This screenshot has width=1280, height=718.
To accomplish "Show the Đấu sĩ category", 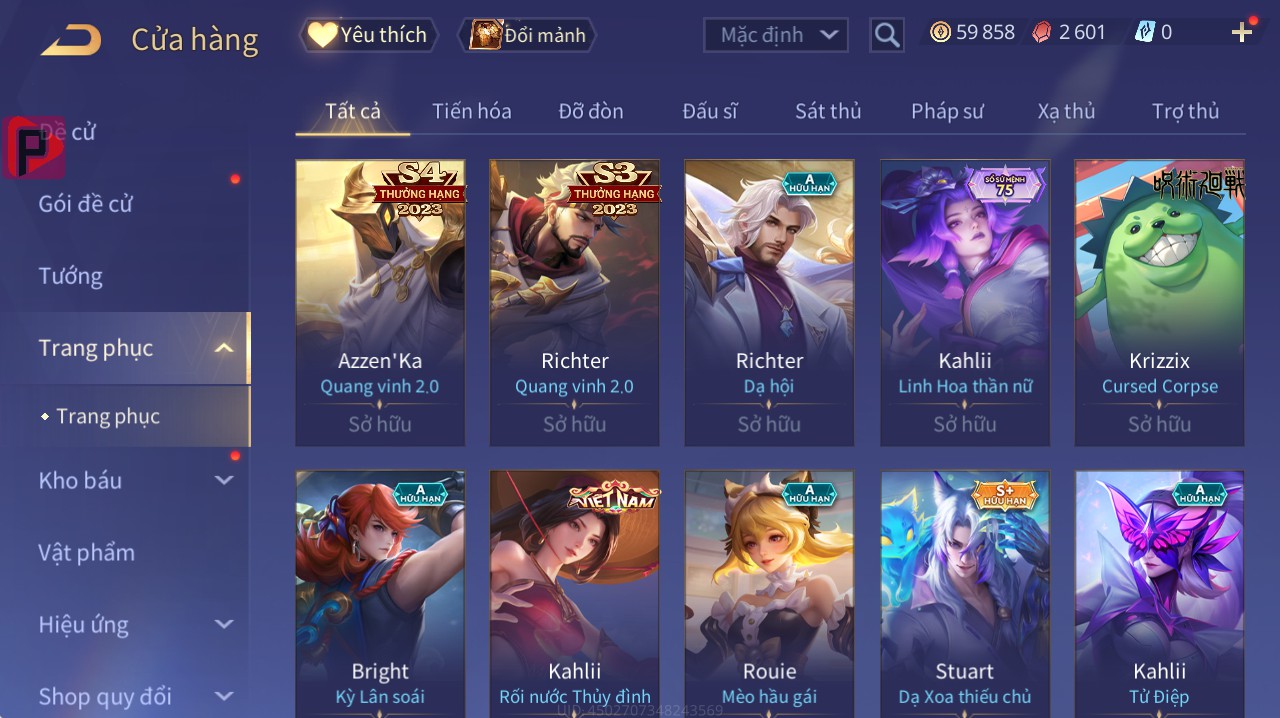I will (710, 111).
